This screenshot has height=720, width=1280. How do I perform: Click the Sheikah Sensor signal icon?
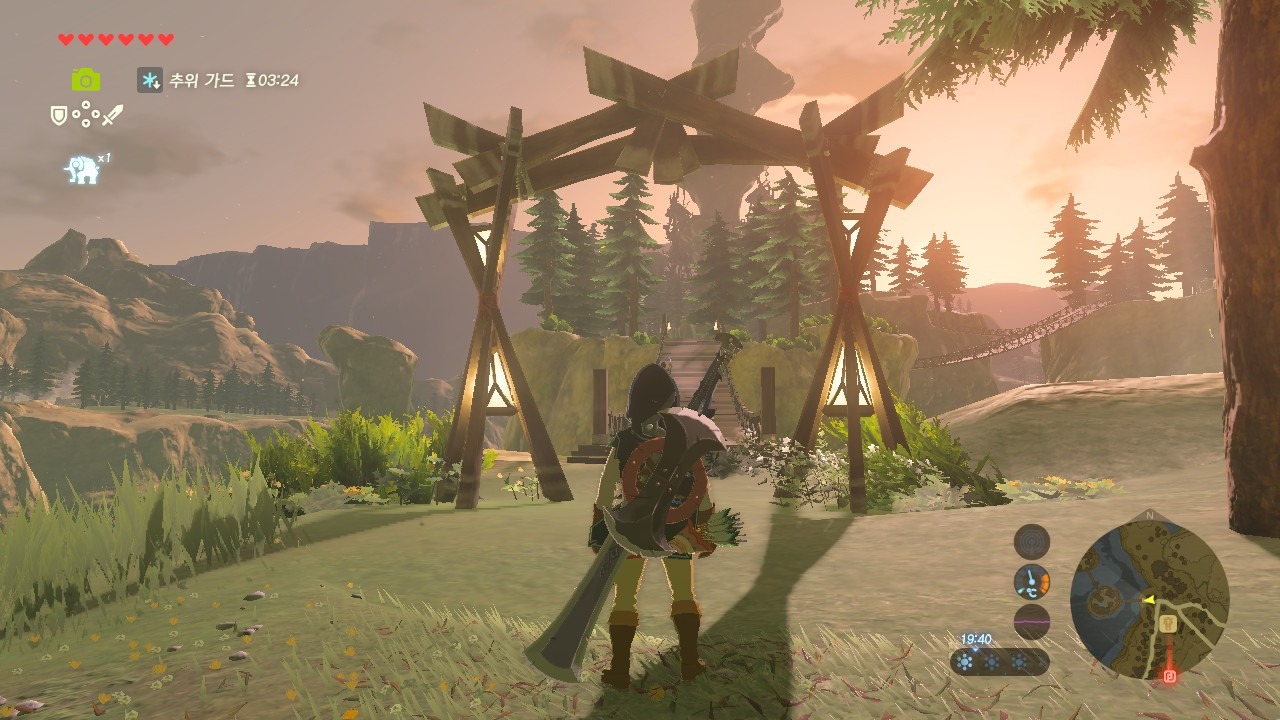click(1032, 542)
